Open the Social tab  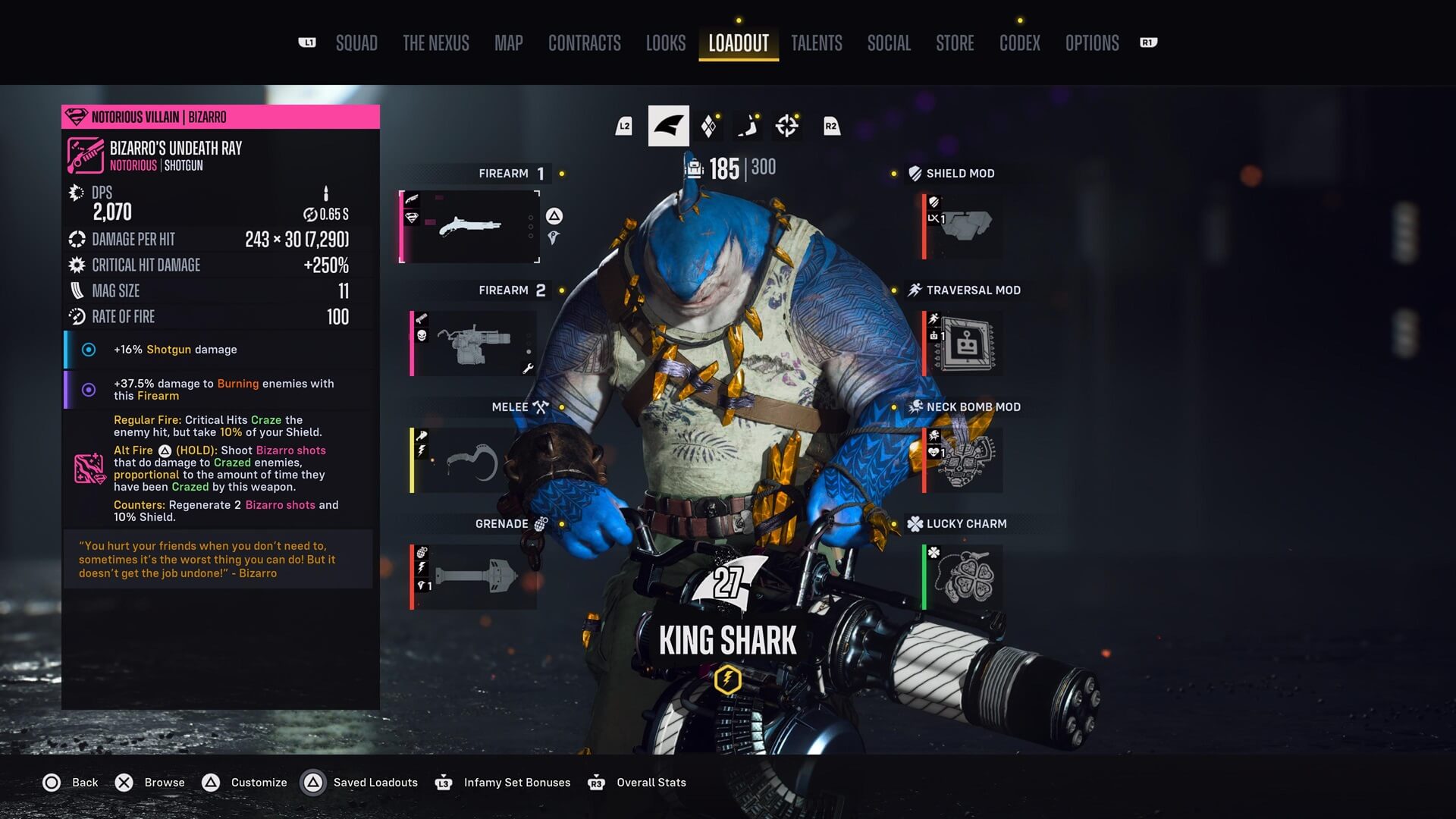889,43
